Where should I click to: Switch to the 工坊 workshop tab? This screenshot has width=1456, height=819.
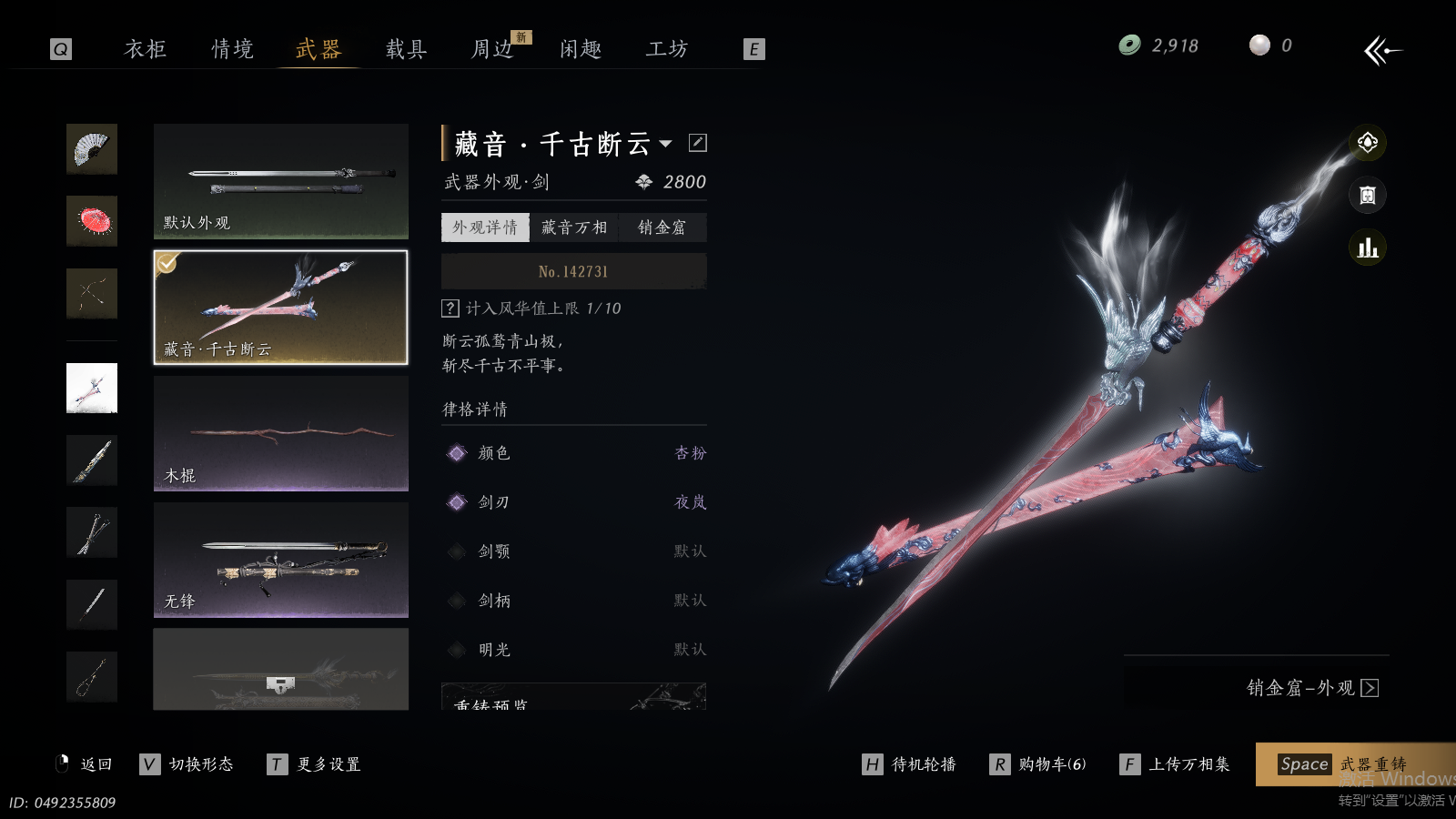click(667, 49)
